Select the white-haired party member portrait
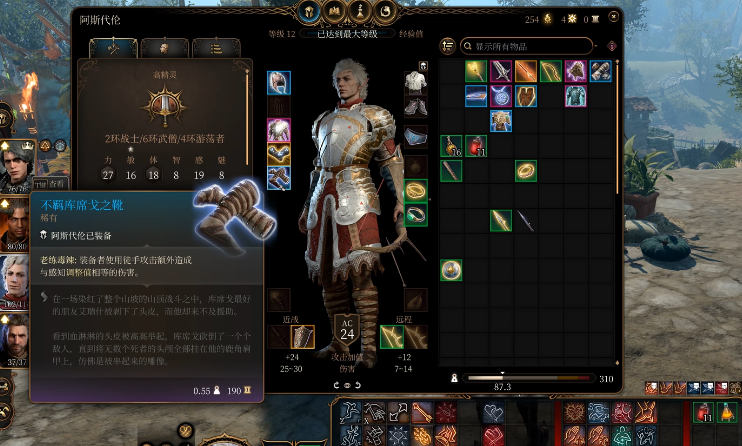Screen dimensions: 742x446 tap(16, 273)
